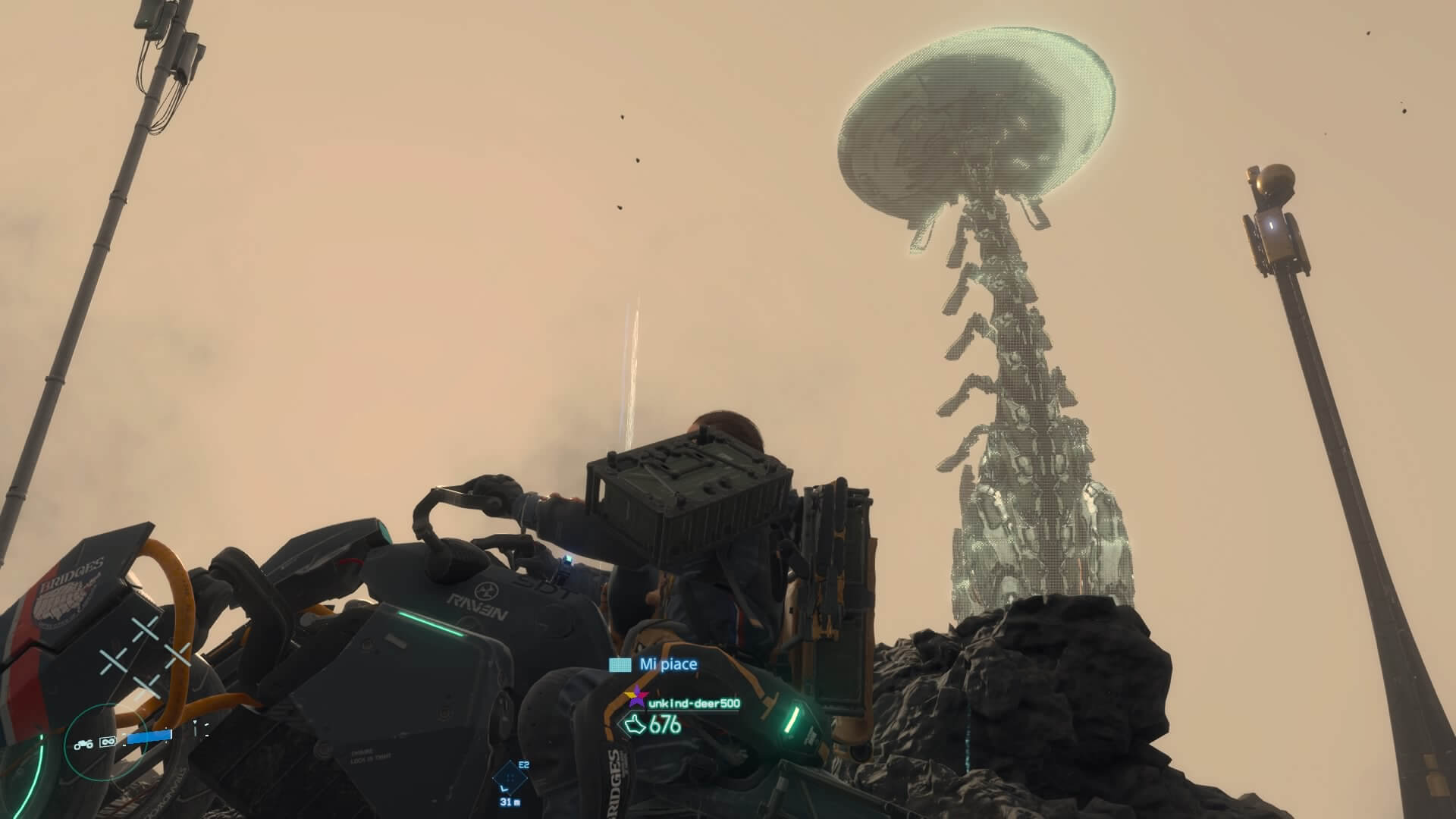Expand the E2 waypoint details
Viewport: 1456px width, 819px height.
click(523, 764)
